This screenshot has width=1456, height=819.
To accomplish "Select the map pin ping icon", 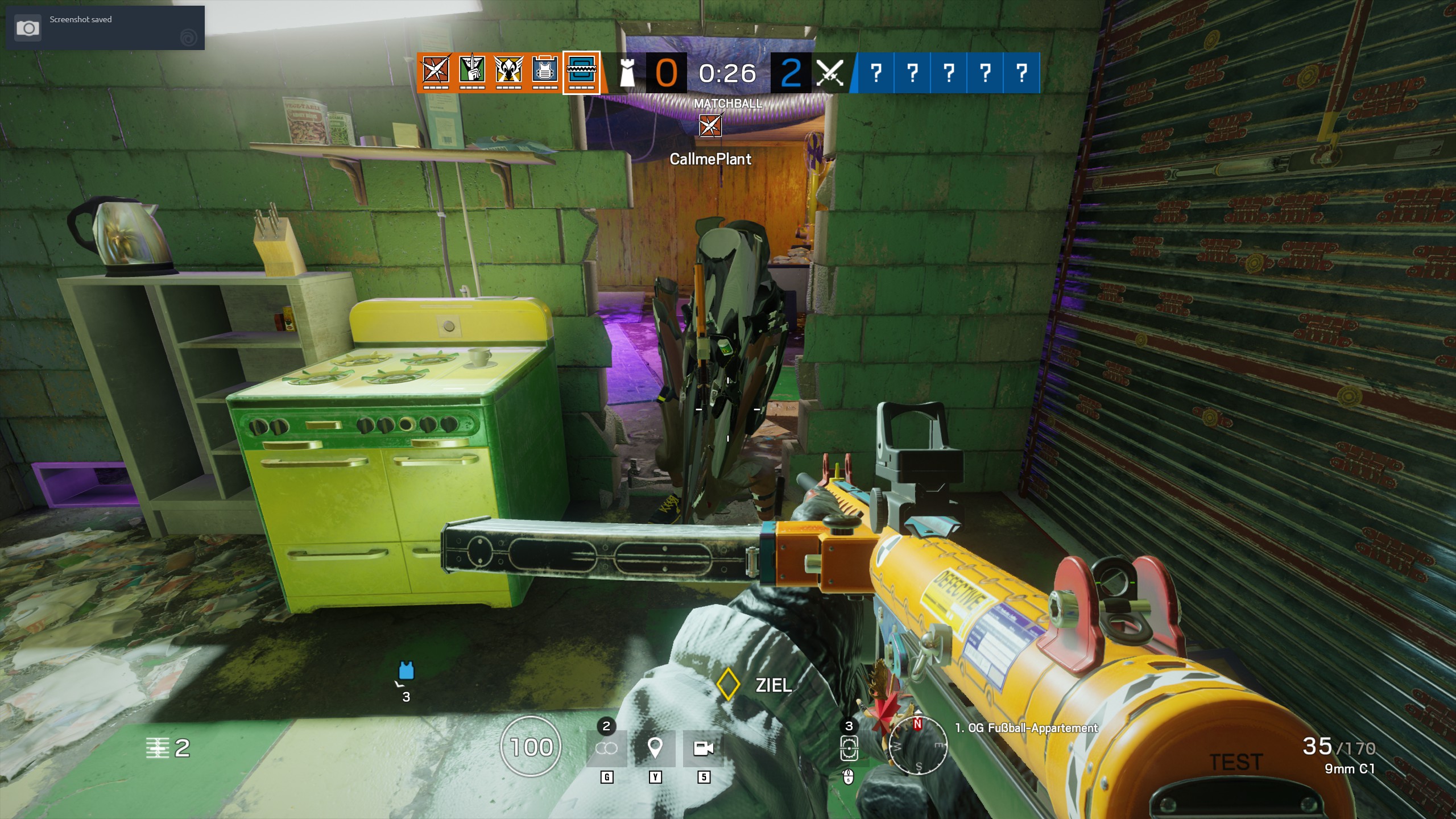I will click(655, 748).
